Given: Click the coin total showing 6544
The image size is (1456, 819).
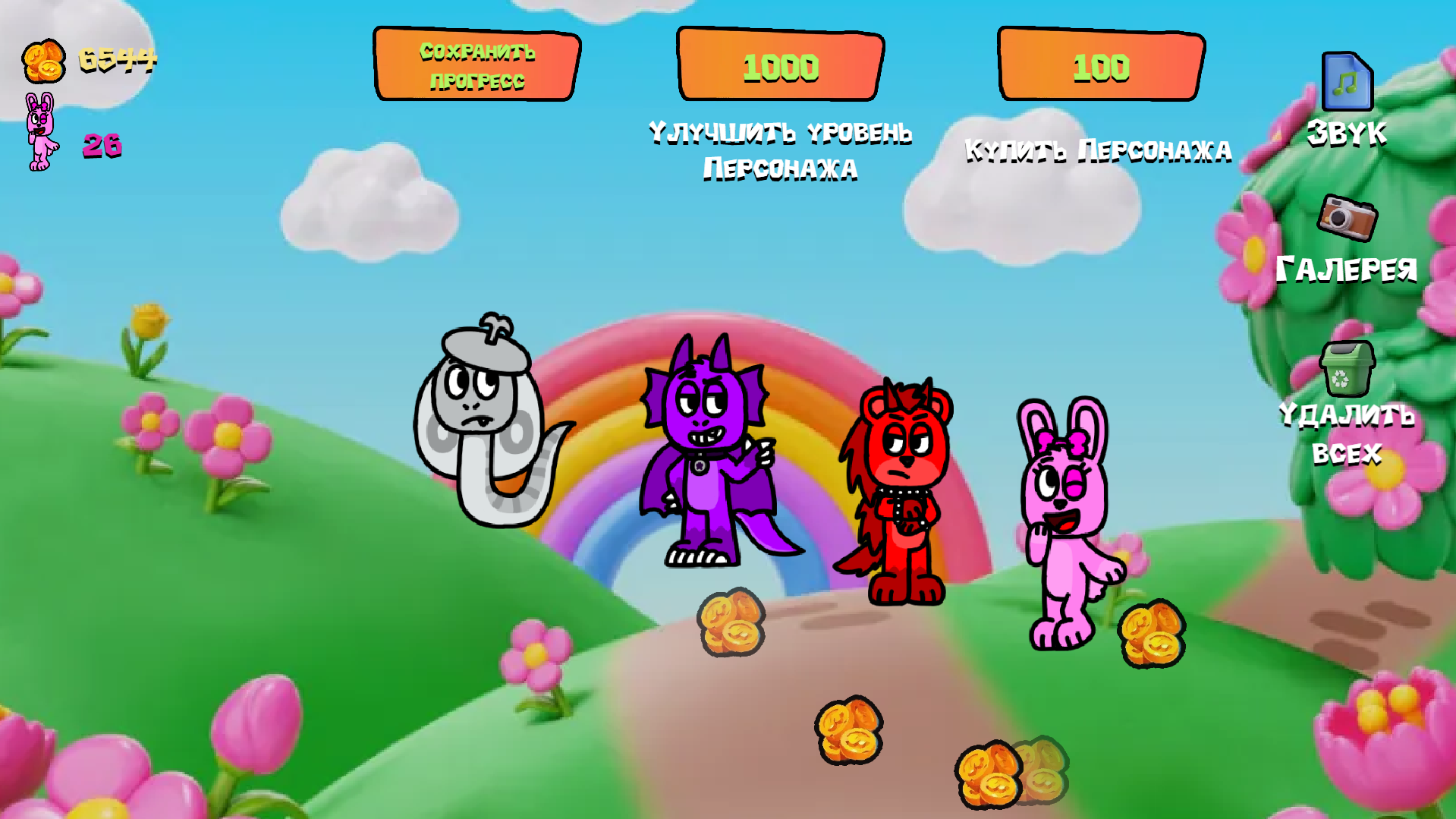Looking at the screenshot, I should [x=118, y=59].
